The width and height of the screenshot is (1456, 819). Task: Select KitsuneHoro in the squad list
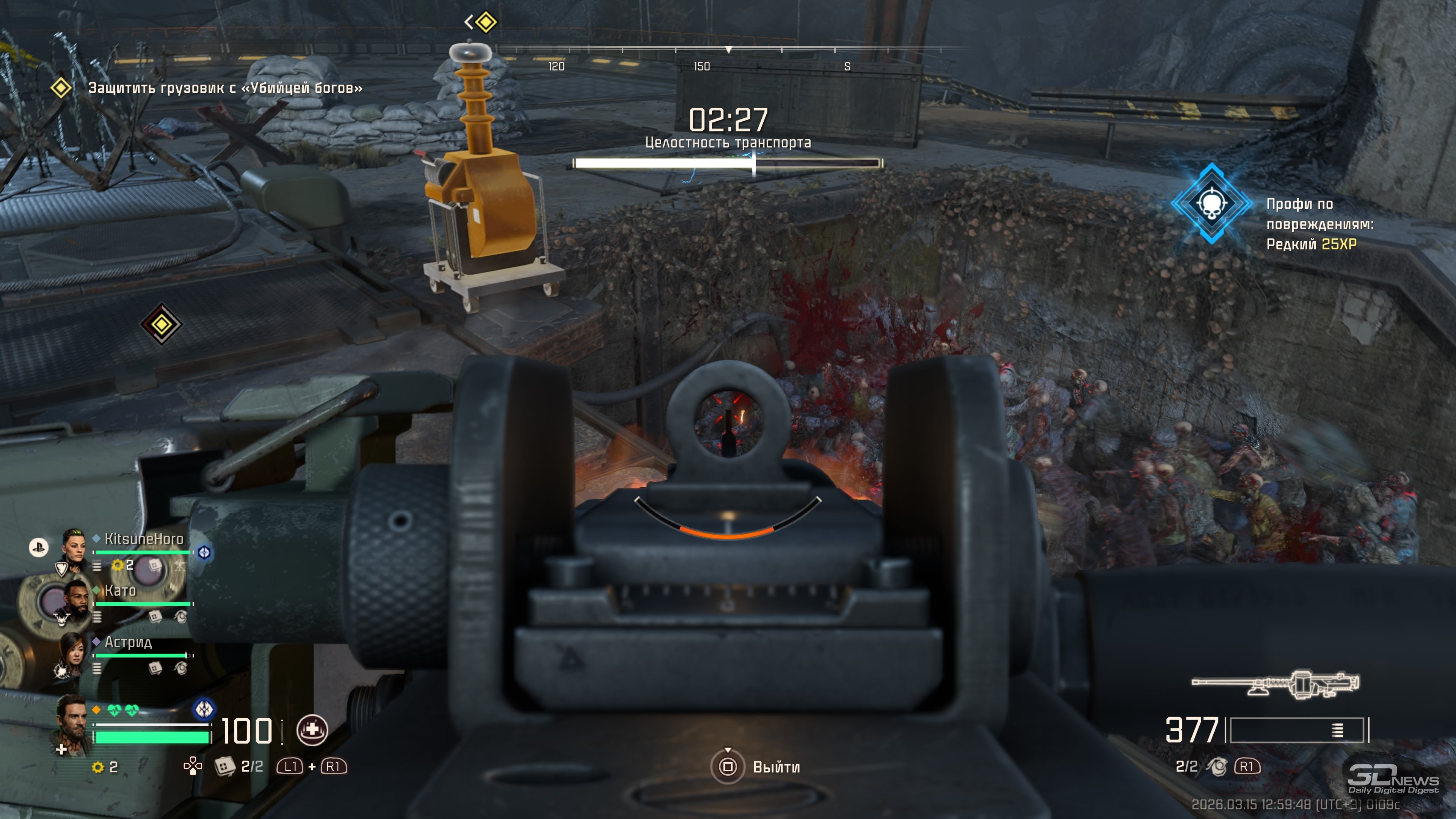(144, 539)
